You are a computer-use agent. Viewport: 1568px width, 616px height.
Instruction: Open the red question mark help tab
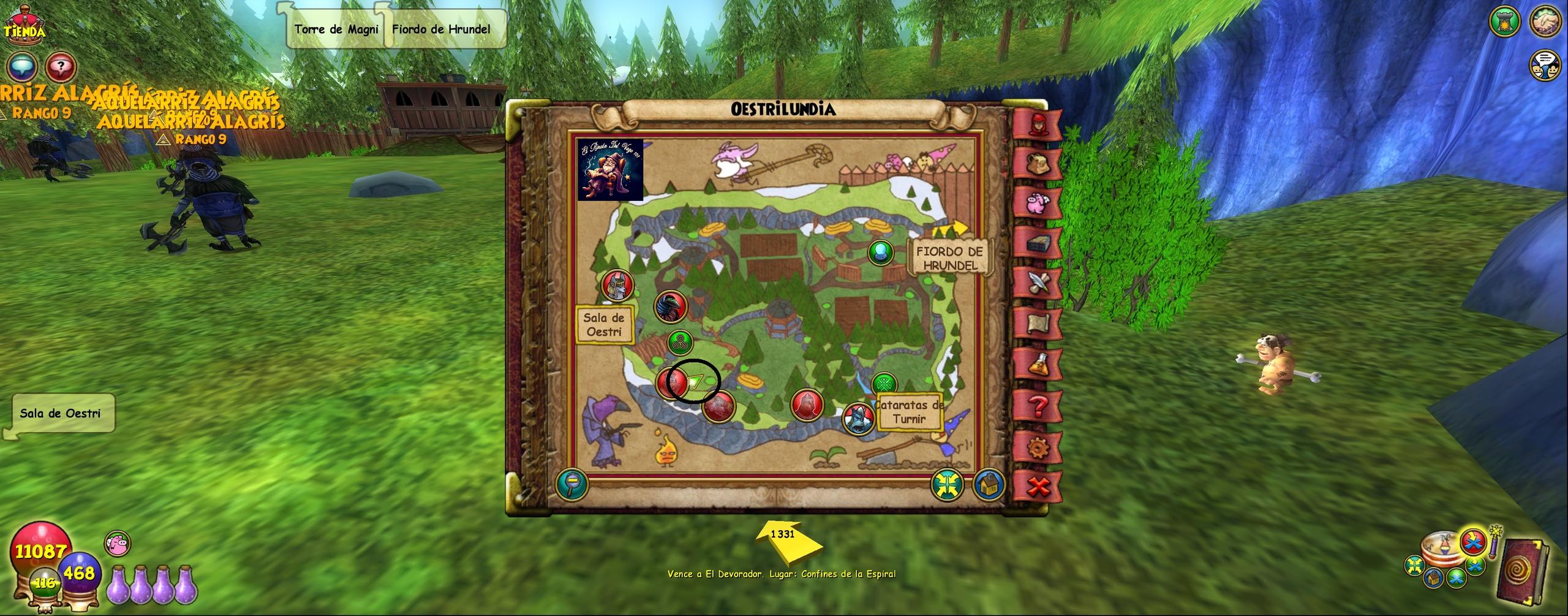[1037, 406]
